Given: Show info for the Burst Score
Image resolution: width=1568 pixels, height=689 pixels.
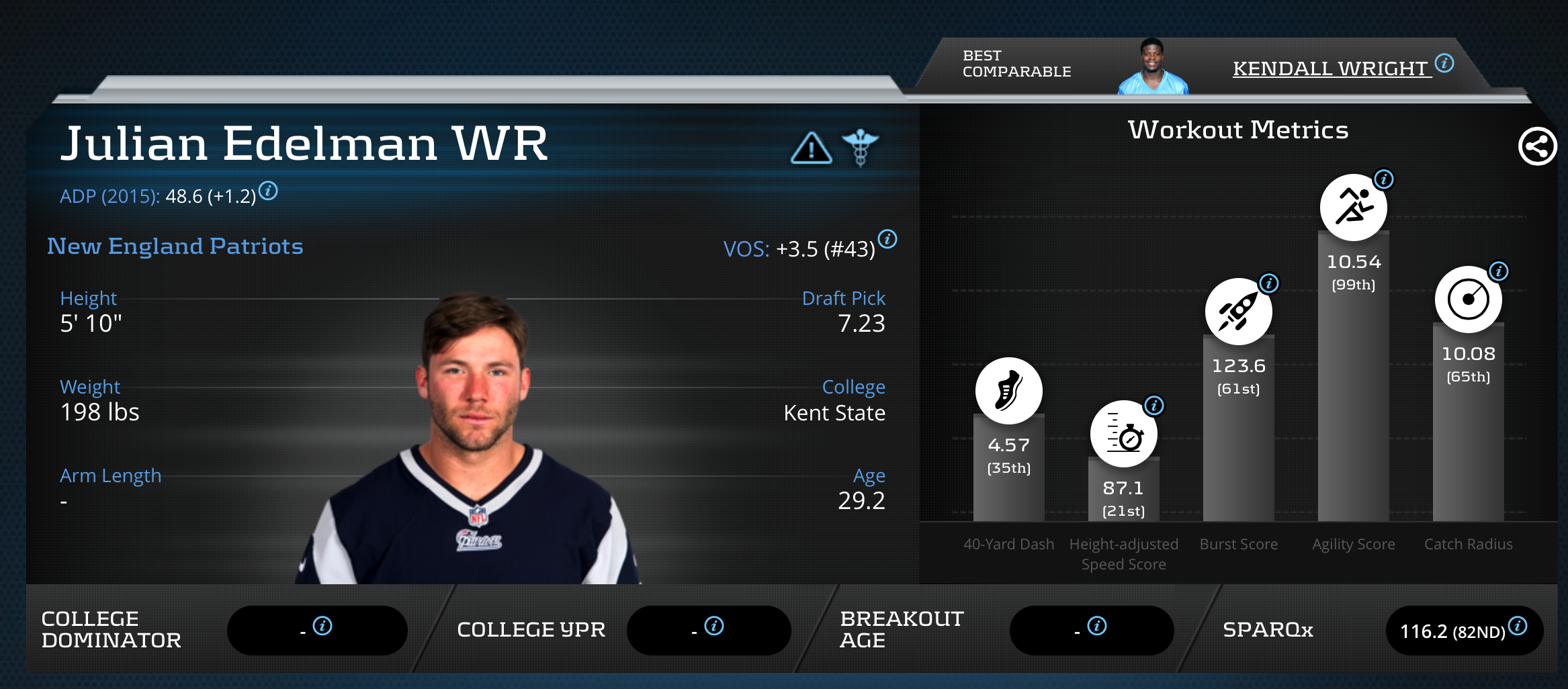Looking at the screenshot, I should point(1269,283).
